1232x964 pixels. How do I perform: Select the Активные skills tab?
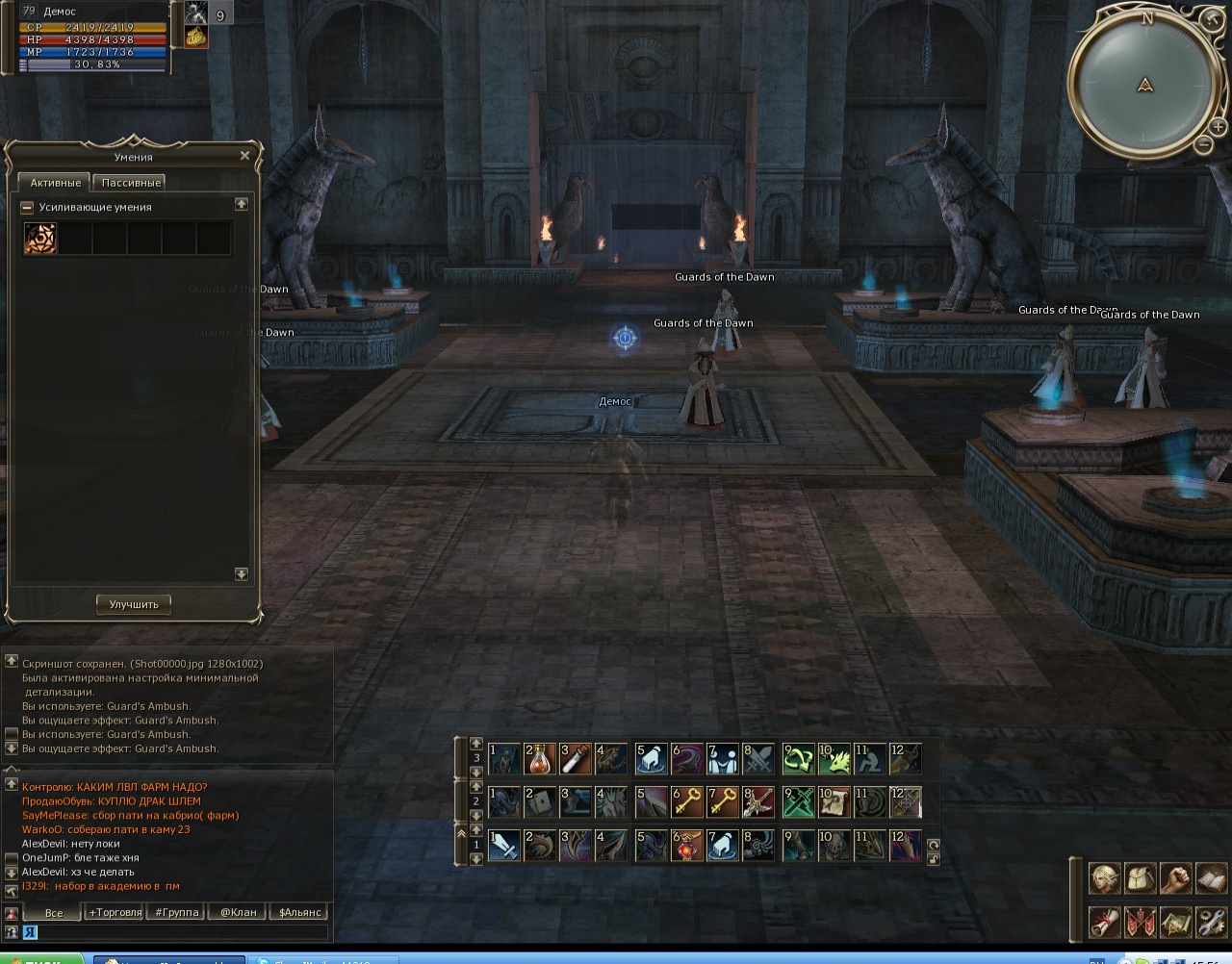55,183
